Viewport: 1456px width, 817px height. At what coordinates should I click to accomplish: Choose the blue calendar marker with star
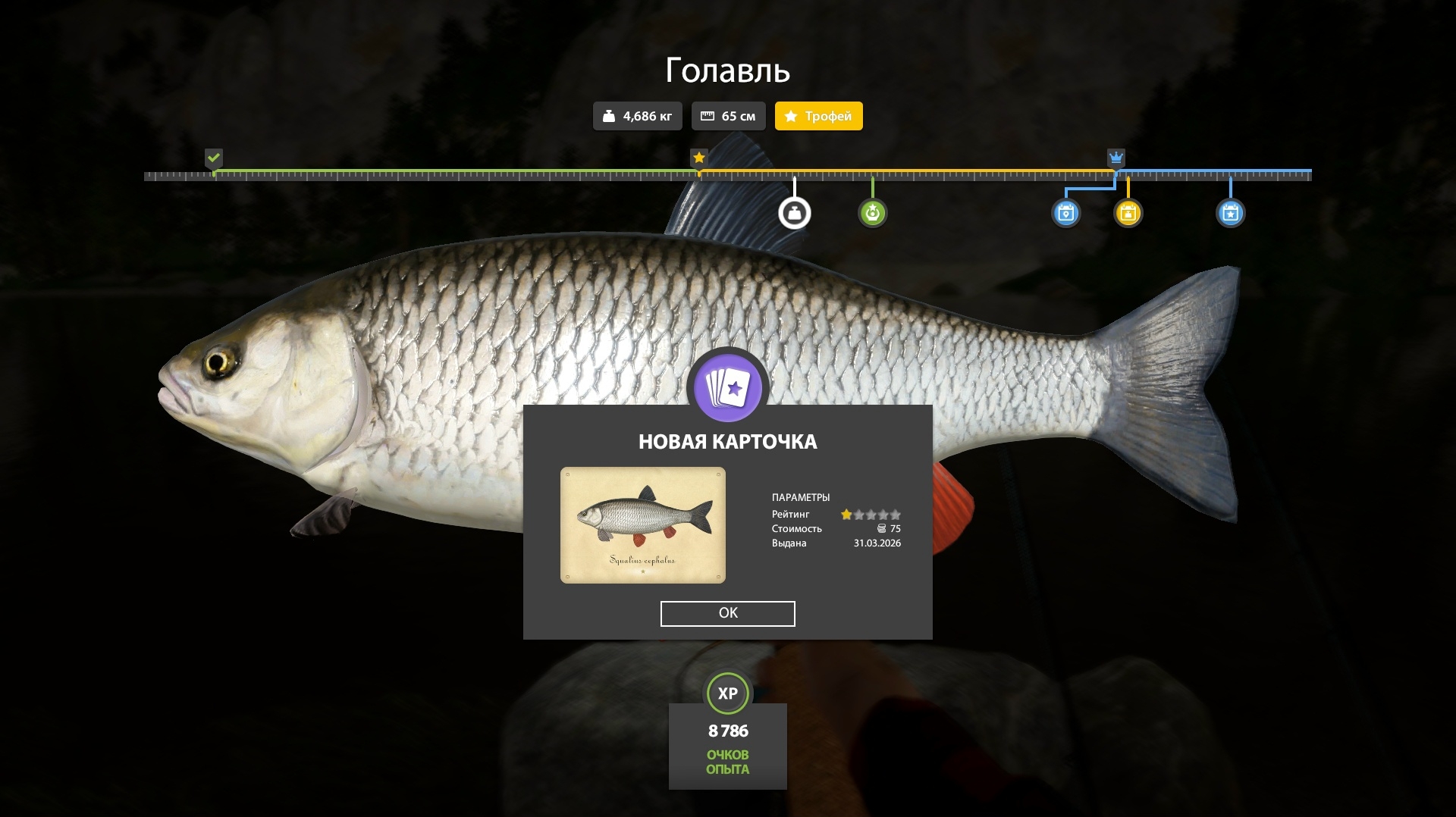coord(1230,213)
